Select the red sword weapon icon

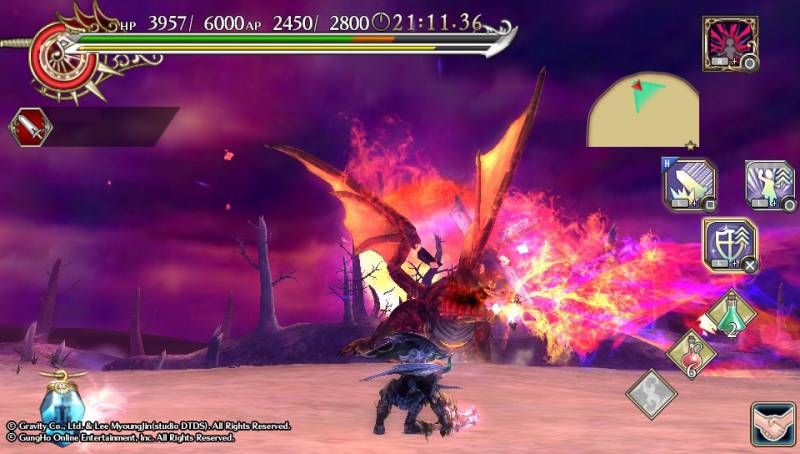30,127
